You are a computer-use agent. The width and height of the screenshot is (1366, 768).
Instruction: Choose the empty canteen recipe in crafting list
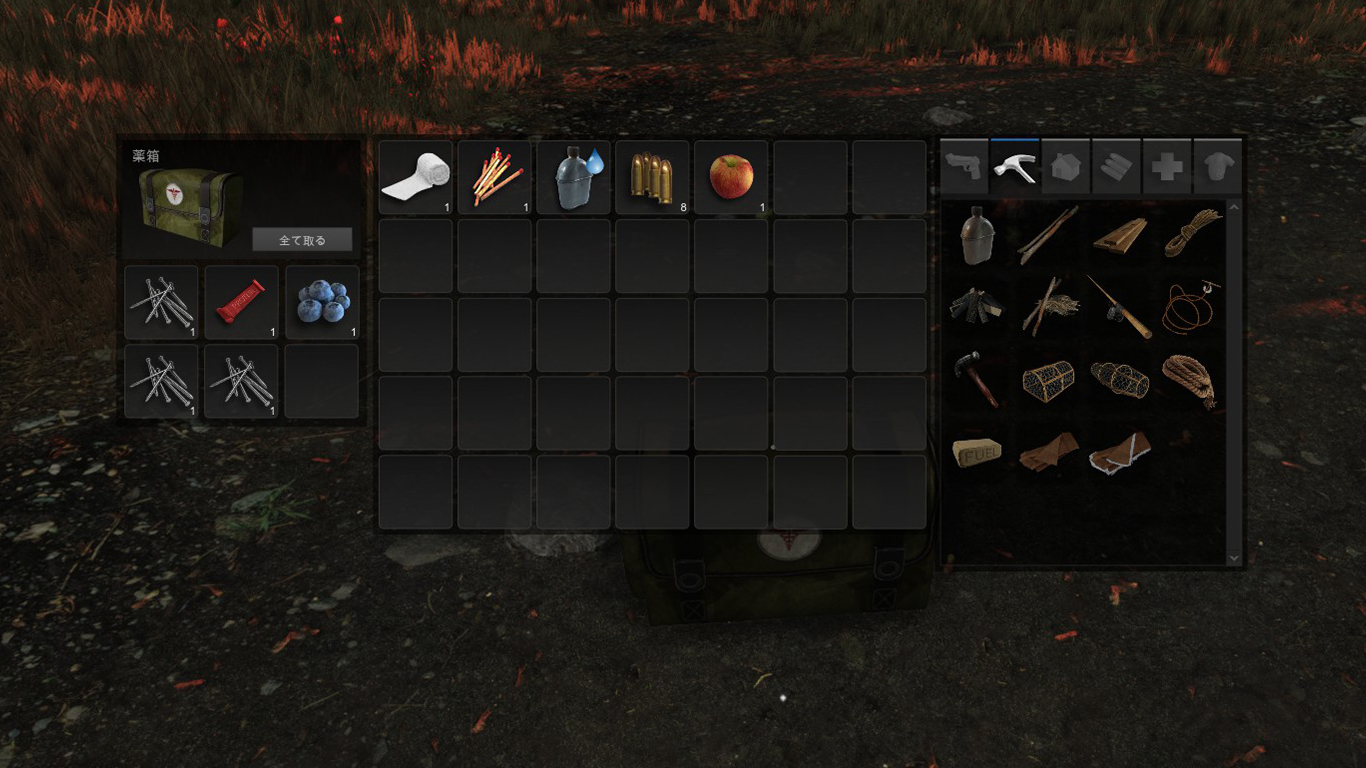[978, 234]
